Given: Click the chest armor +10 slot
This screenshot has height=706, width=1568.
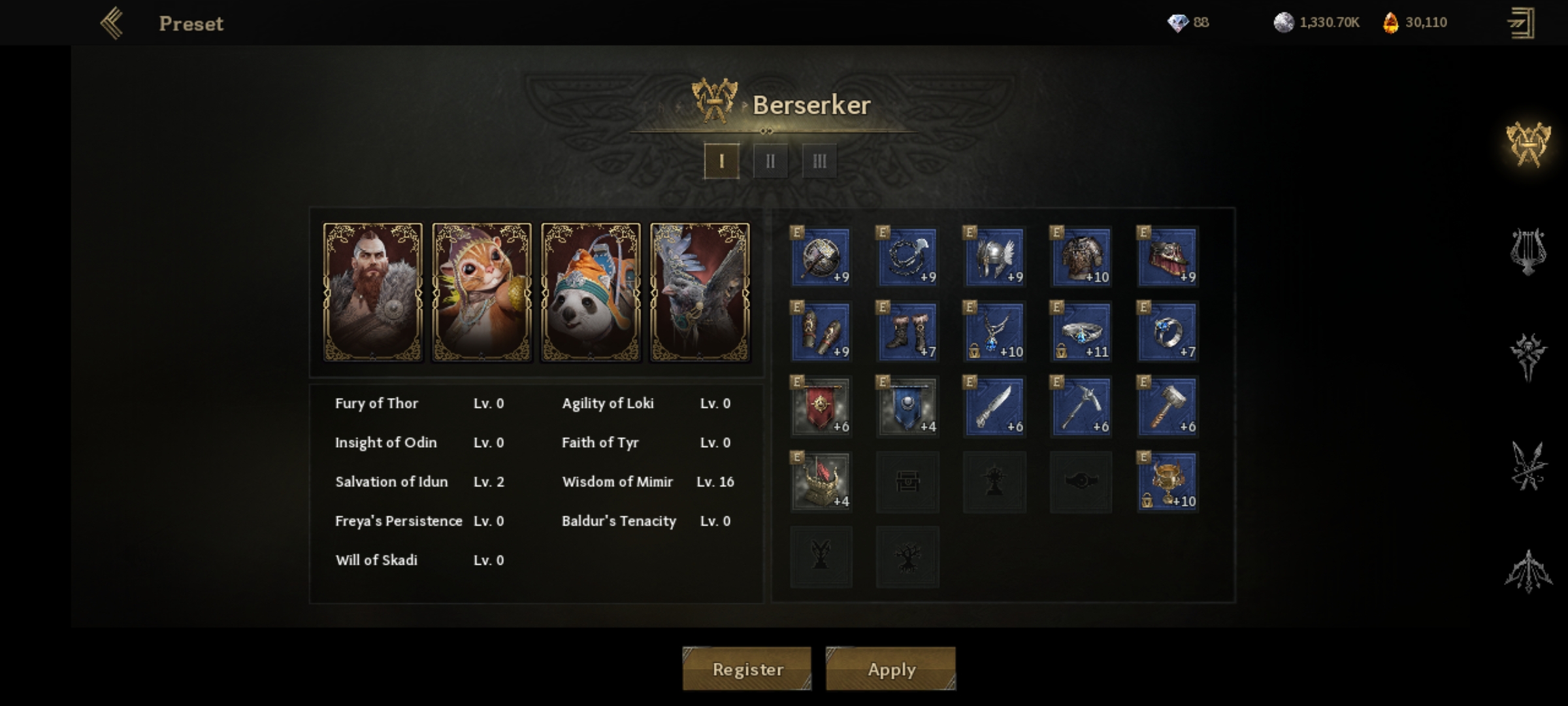Looking at the screenshot, I should [1081, 257].
